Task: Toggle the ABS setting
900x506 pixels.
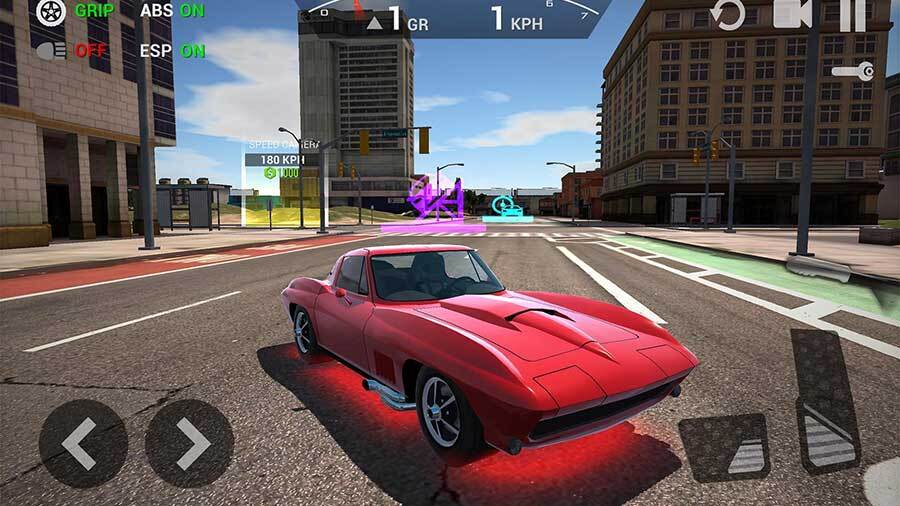Action: [172, 12]
